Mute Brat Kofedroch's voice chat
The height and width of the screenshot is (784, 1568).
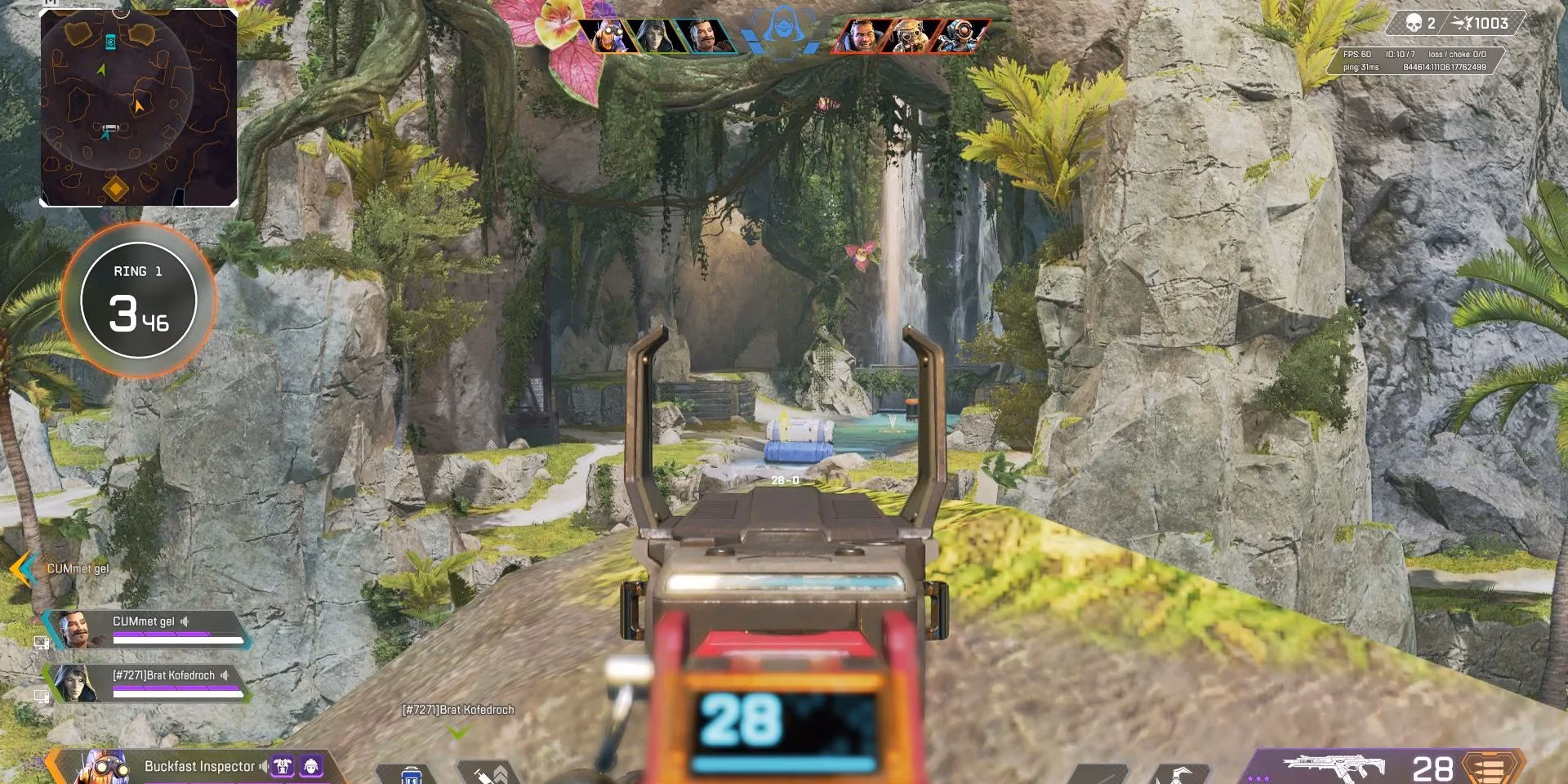[225, 675]
